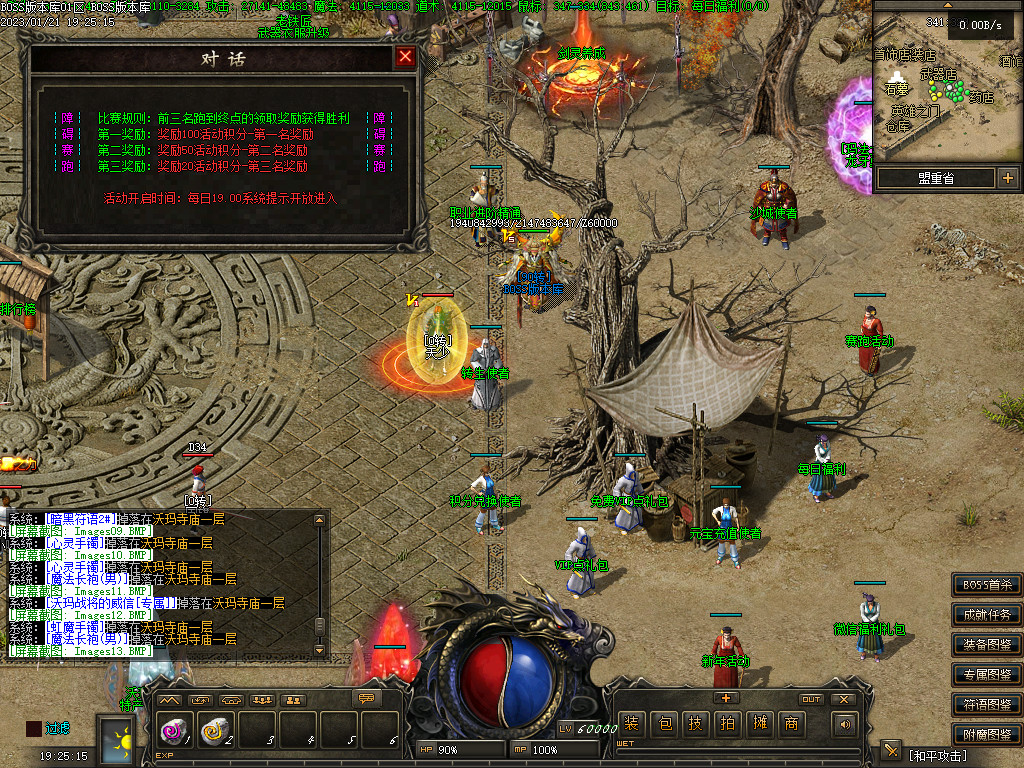Open the 摊 stall panel
This screenshot has height=768, width=1024.
[x=760, y=724]
